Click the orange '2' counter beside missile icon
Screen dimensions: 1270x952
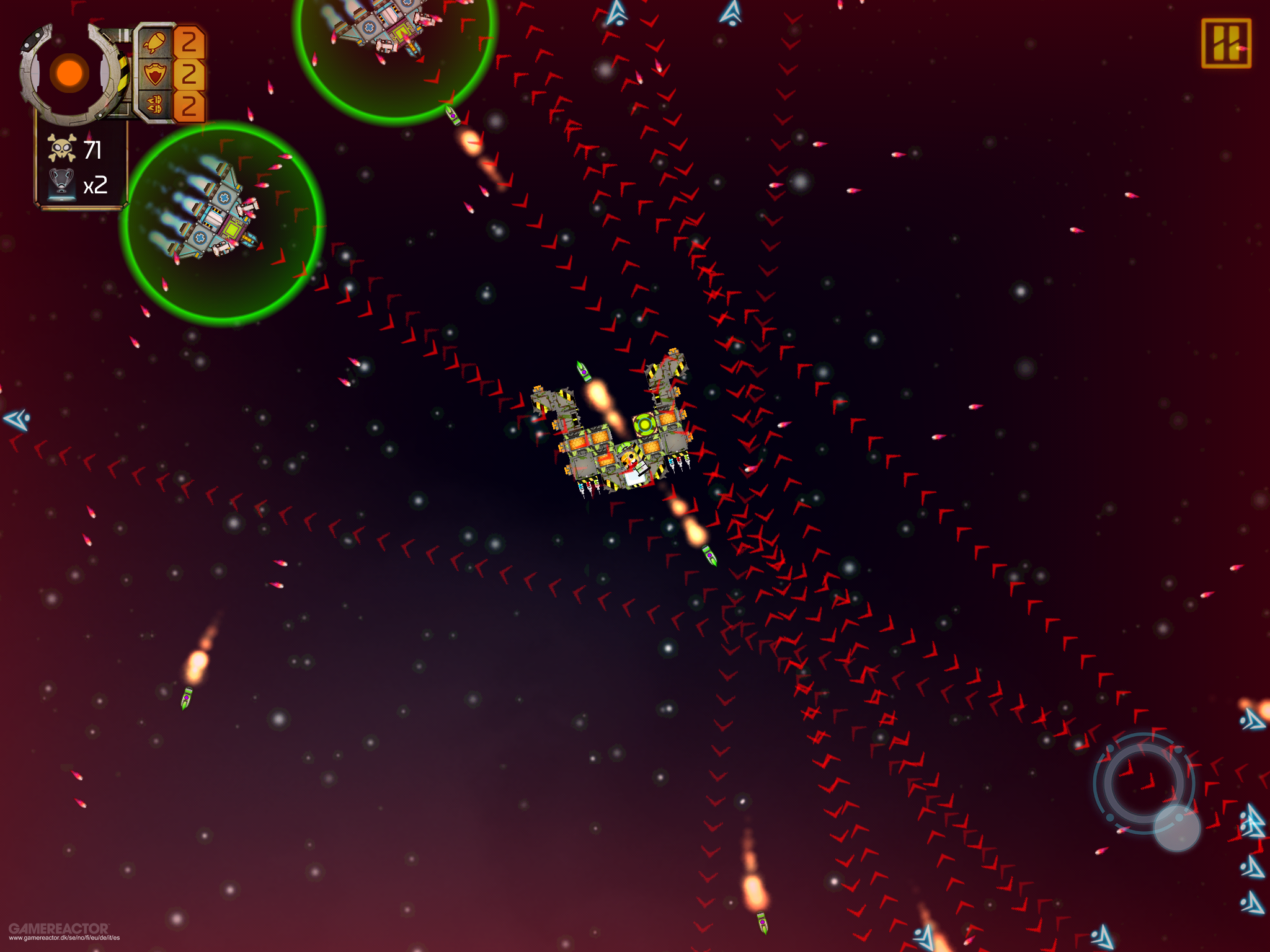[x=190, y=41]
